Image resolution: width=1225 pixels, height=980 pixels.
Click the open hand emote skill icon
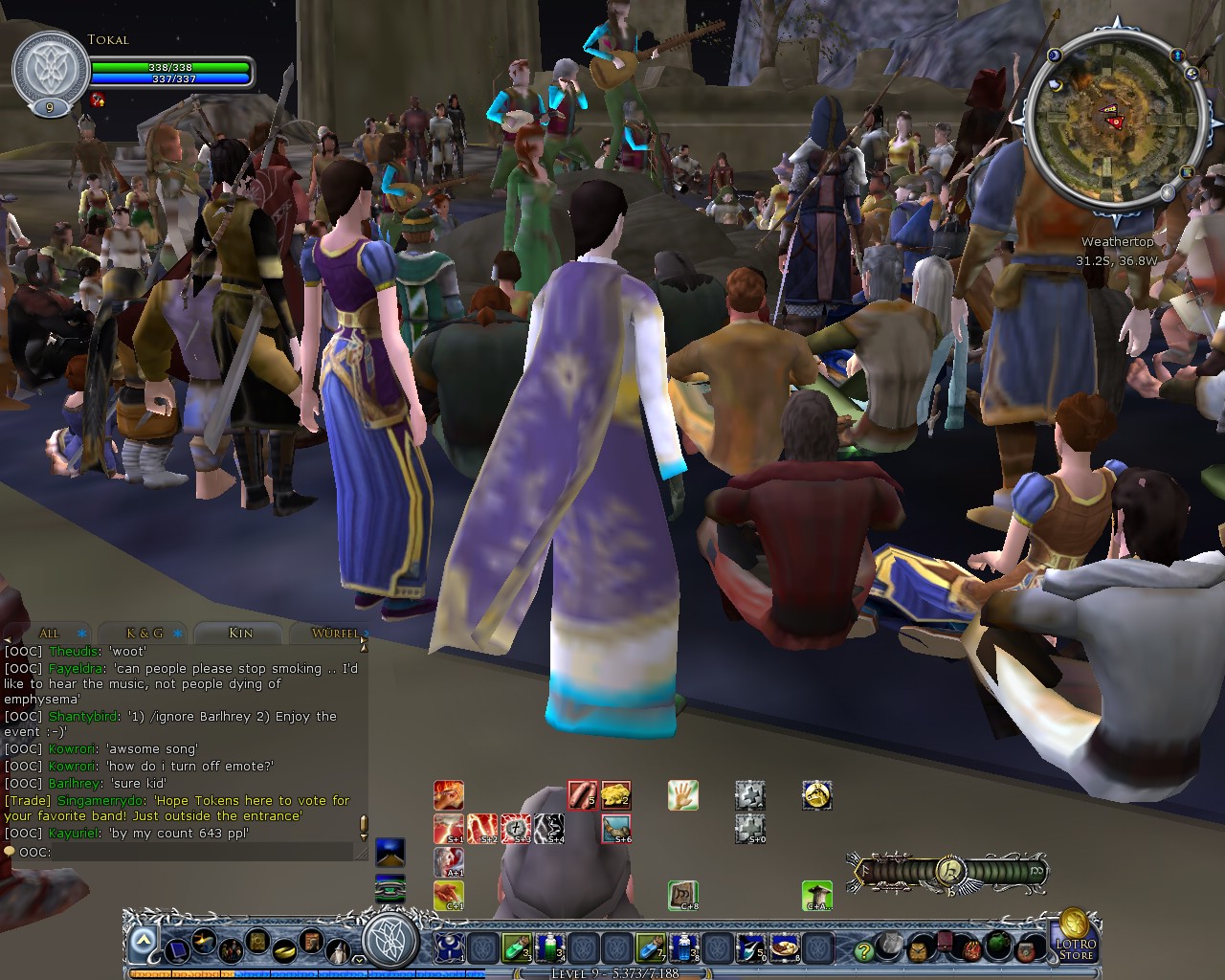(683, 795)
